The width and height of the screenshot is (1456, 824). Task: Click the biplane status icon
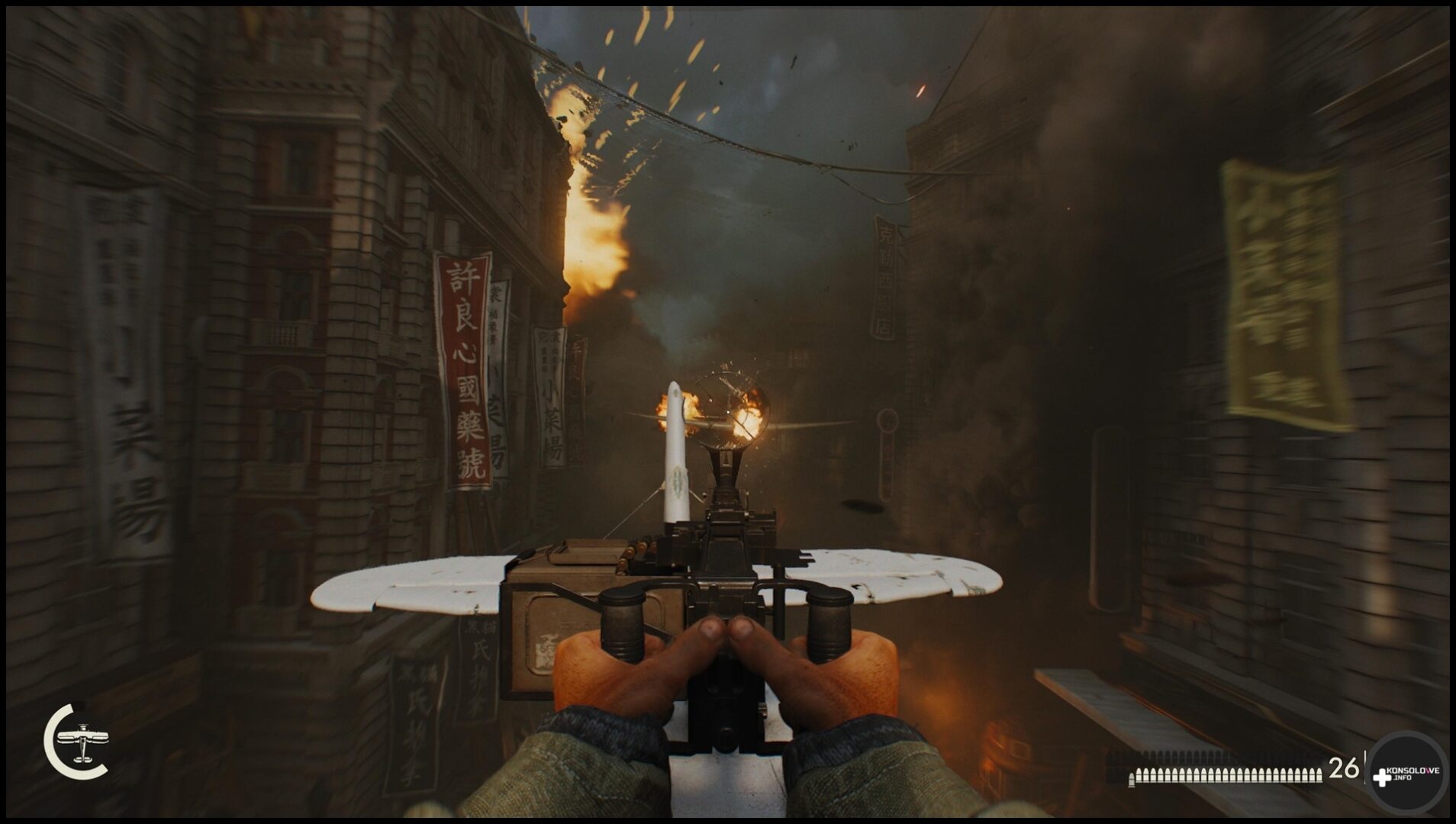[x=81, y=742]
